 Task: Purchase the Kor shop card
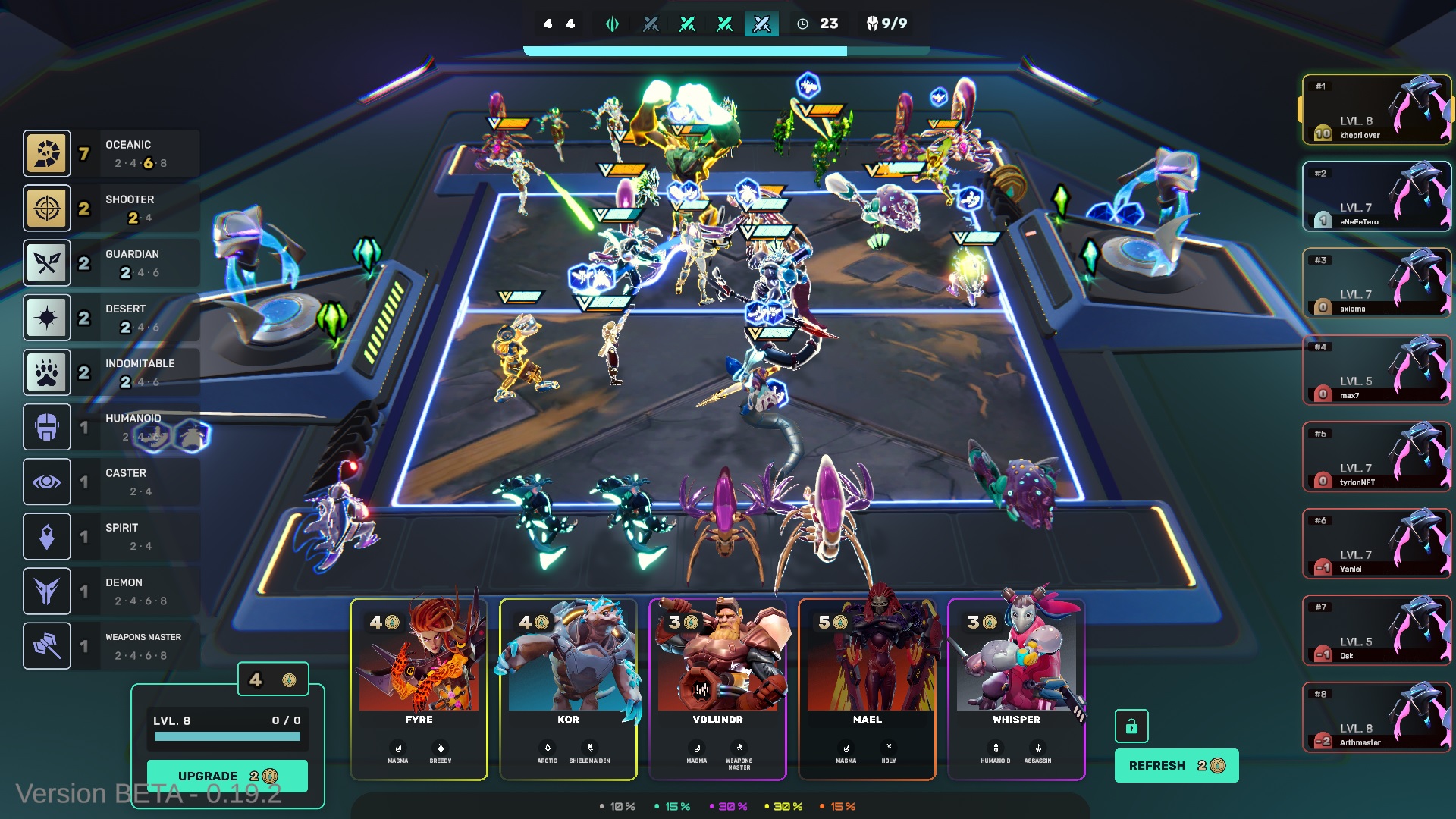pos(568,689)
